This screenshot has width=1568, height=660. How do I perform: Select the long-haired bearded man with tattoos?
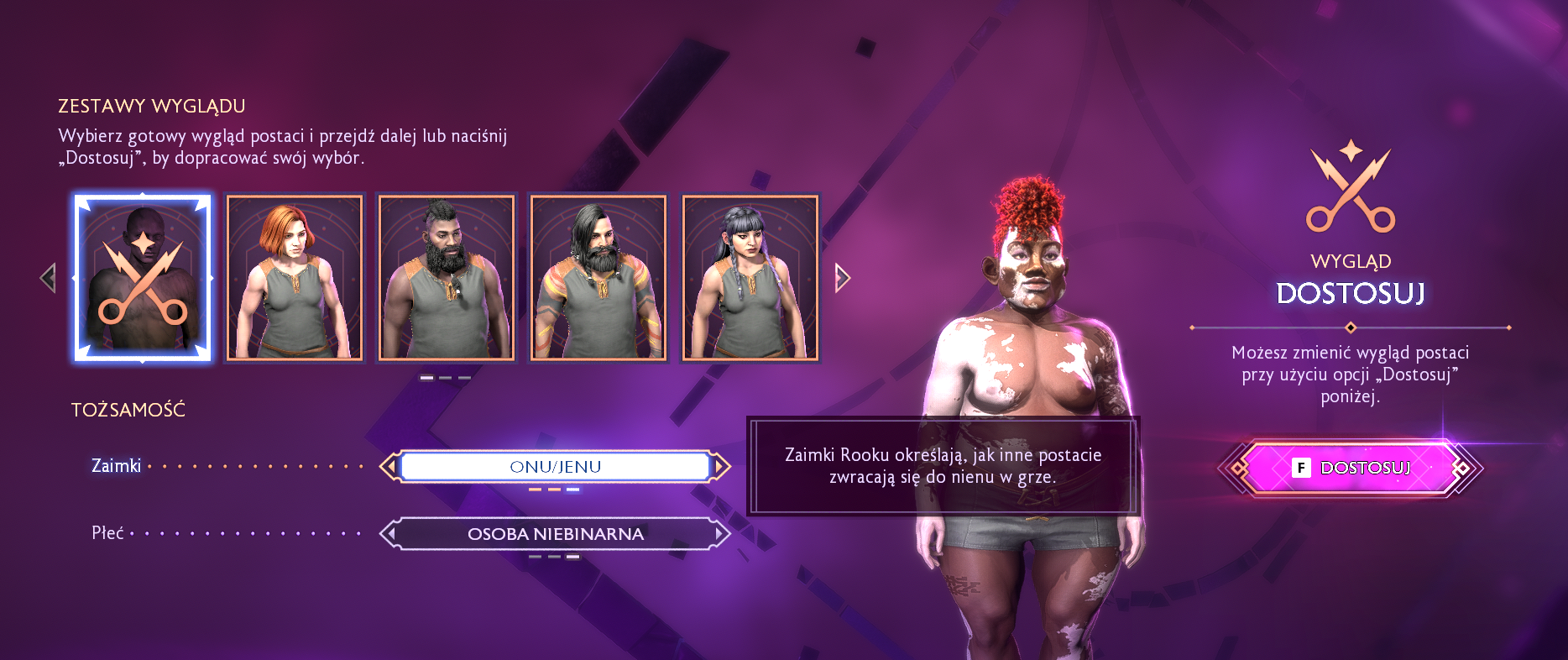coord(598,278)
